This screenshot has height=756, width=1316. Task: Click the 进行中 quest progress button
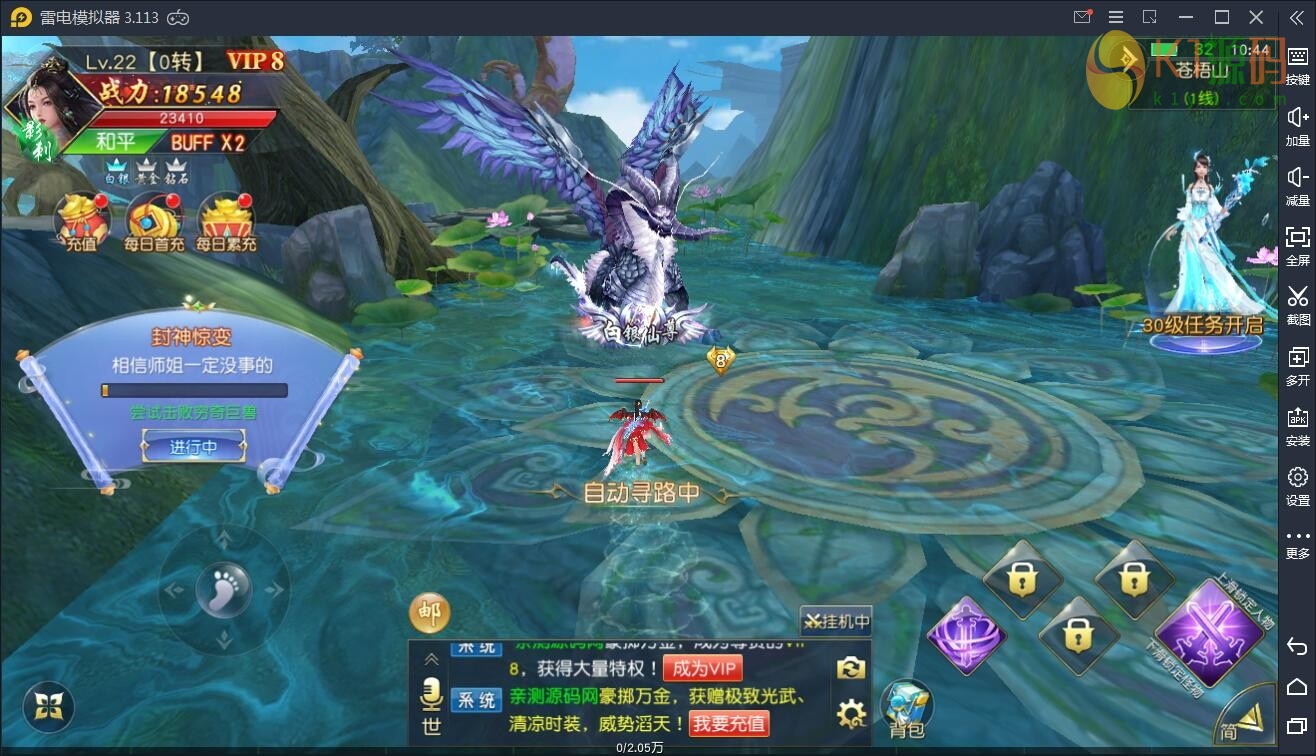194,447
